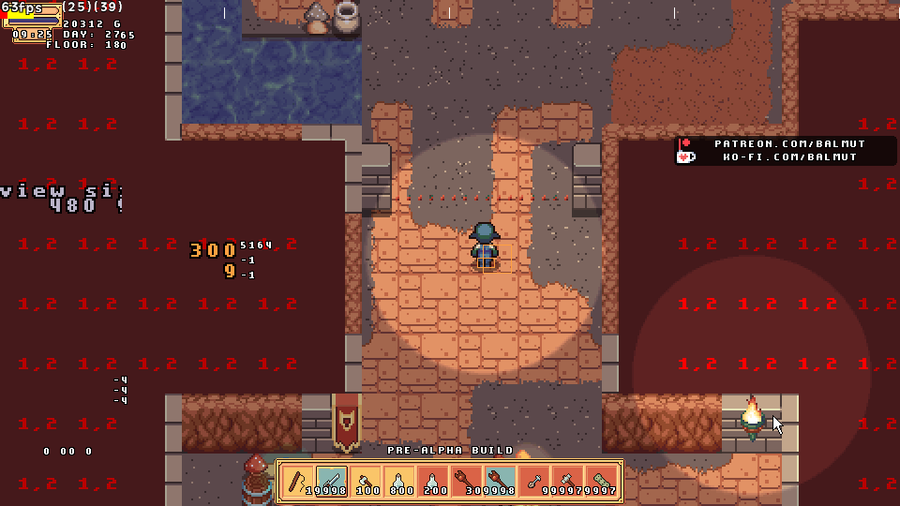Viewport: 900px width, 506px height.
Task: Pick the hotbar item with count 200
Action: click(x=433, y=482)
